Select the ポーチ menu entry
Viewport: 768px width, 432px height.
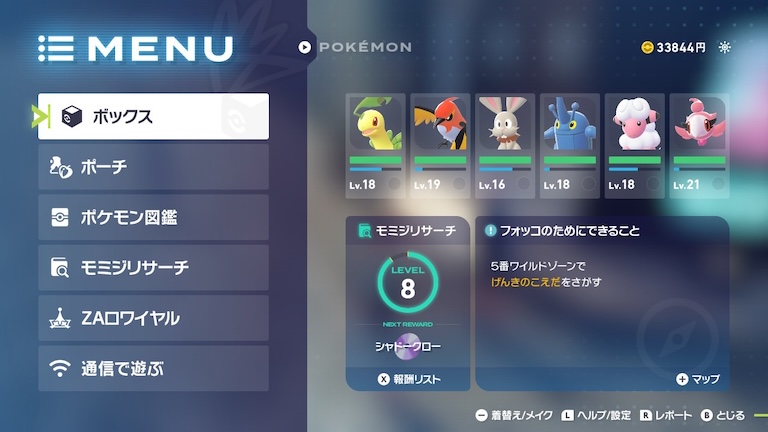coord(153,167)
